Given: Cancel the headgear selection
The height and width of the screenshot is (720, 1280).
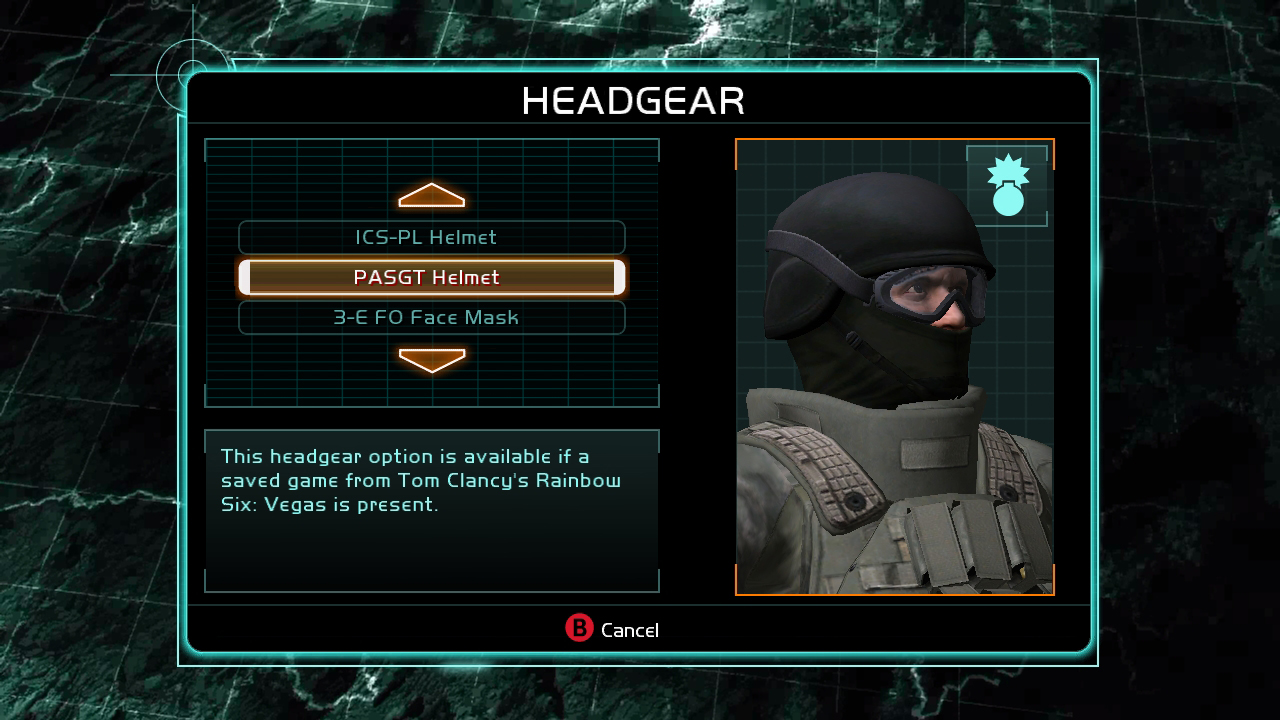Looking at the screenshot, I should [613, 629].
